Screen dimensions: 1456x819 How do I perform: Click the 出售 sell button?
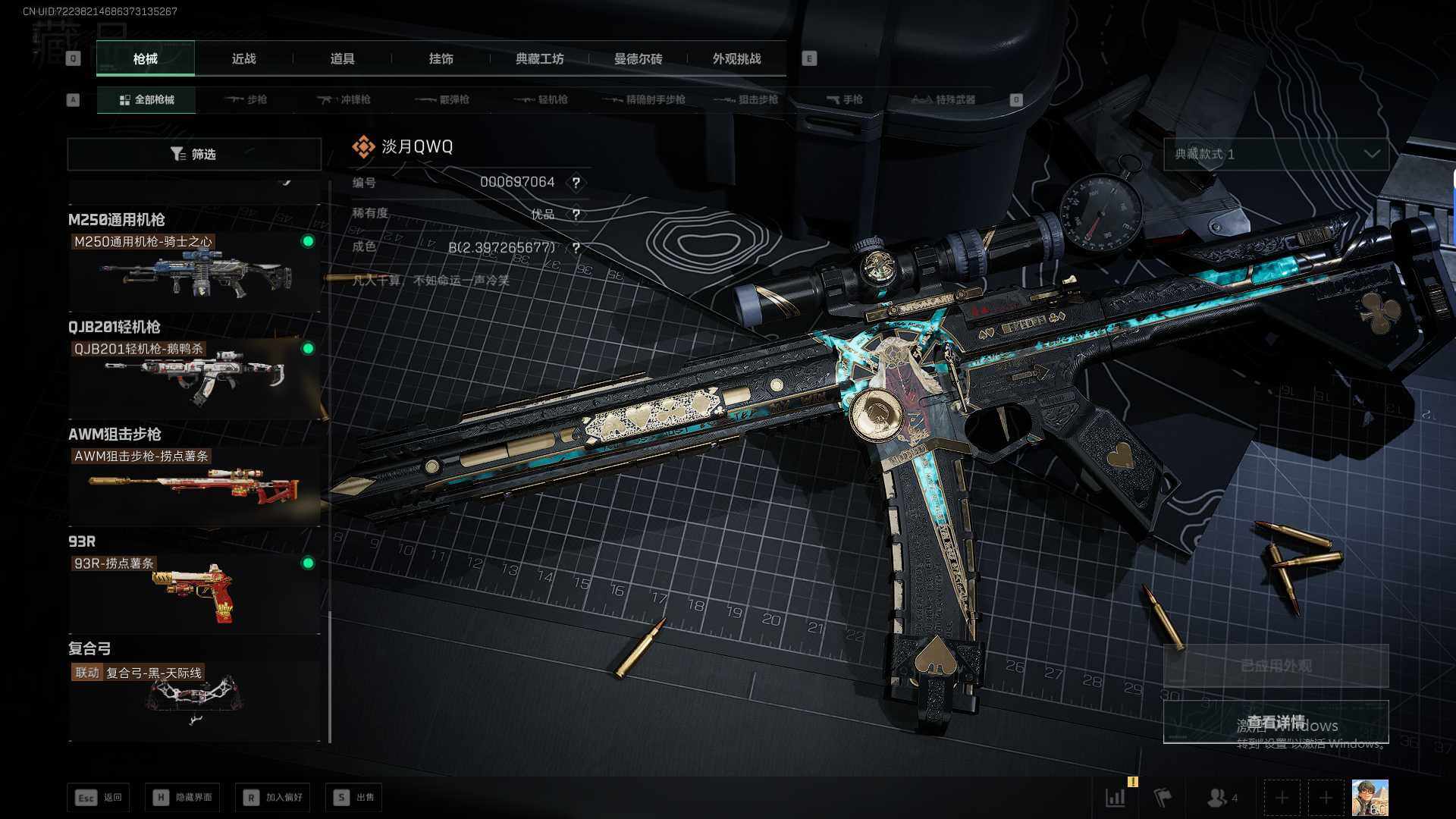[354, 797]
